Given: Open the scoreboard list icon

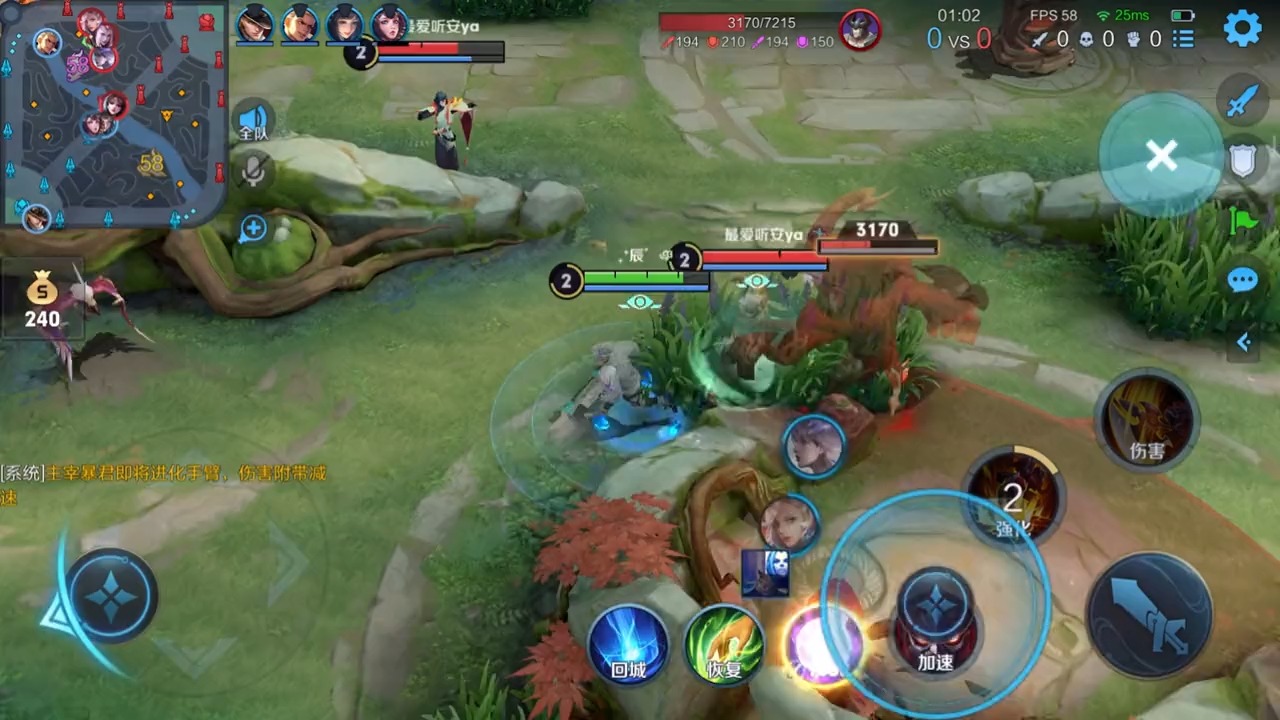Looking at the screenshot, I should click(1183, 39).
